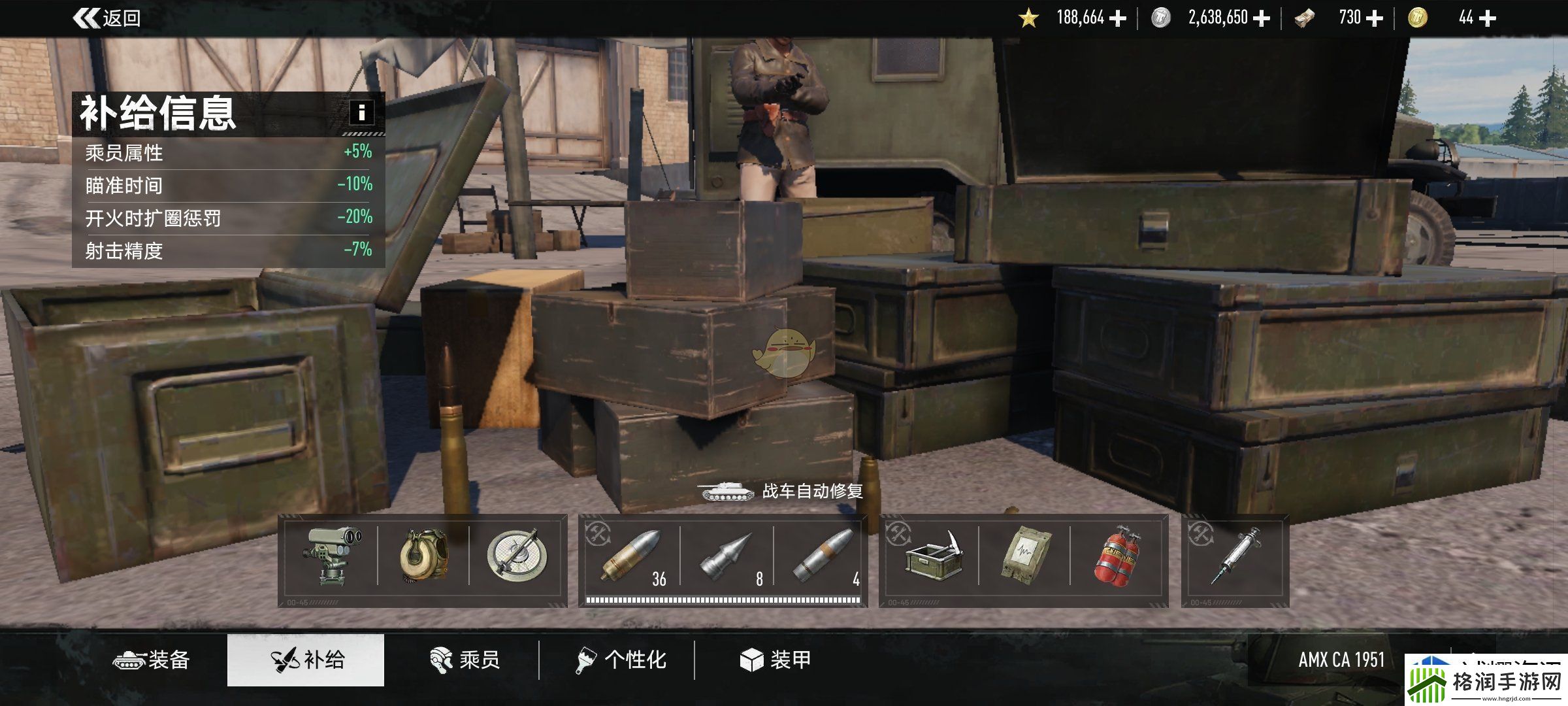This screenshot has width=1568, height=706.
Task: Select the round pouch equipment slot
Action: pyautogui.click(x=423, y=556)
